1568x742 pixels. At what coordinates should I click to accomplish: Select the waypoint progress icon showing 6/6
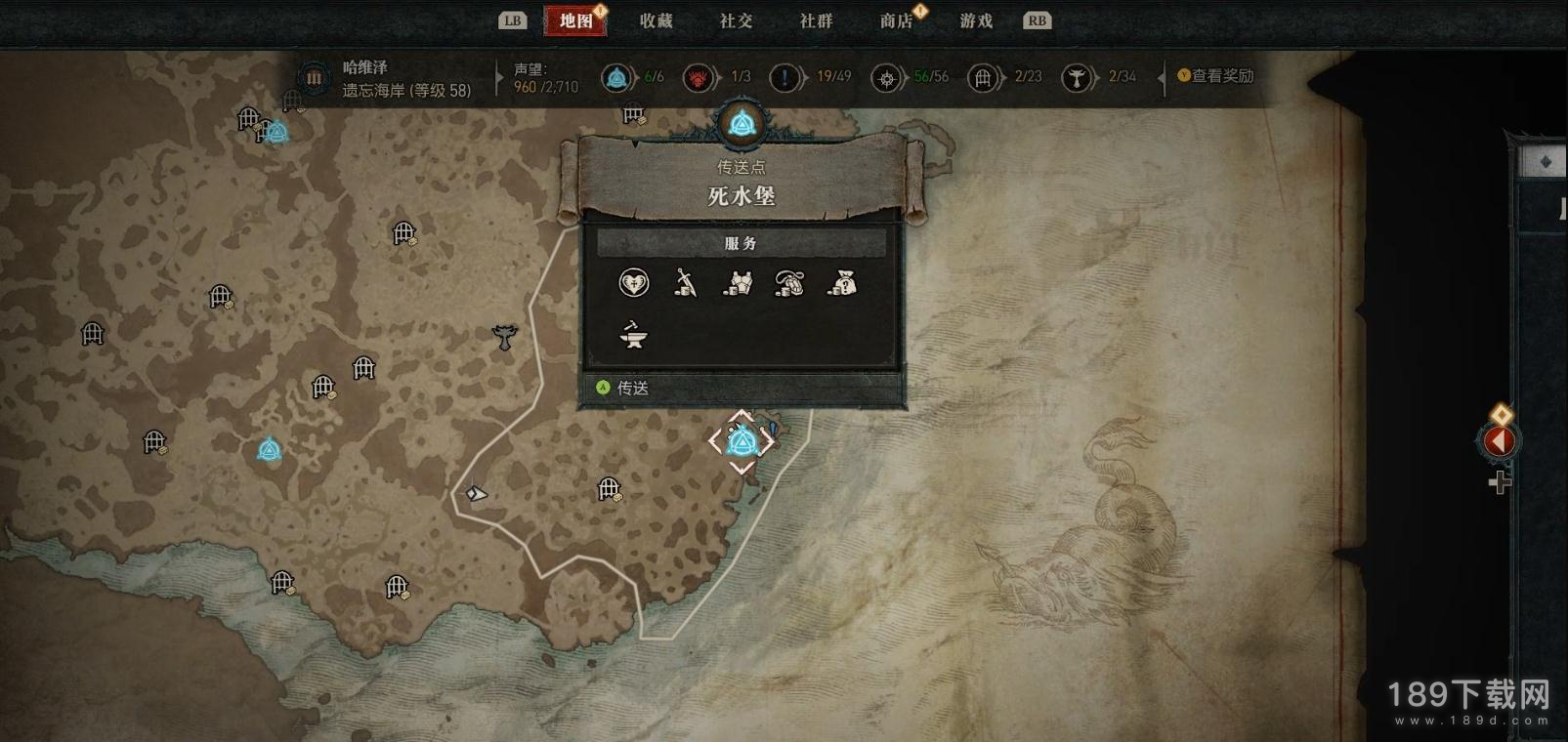point(616,77)
